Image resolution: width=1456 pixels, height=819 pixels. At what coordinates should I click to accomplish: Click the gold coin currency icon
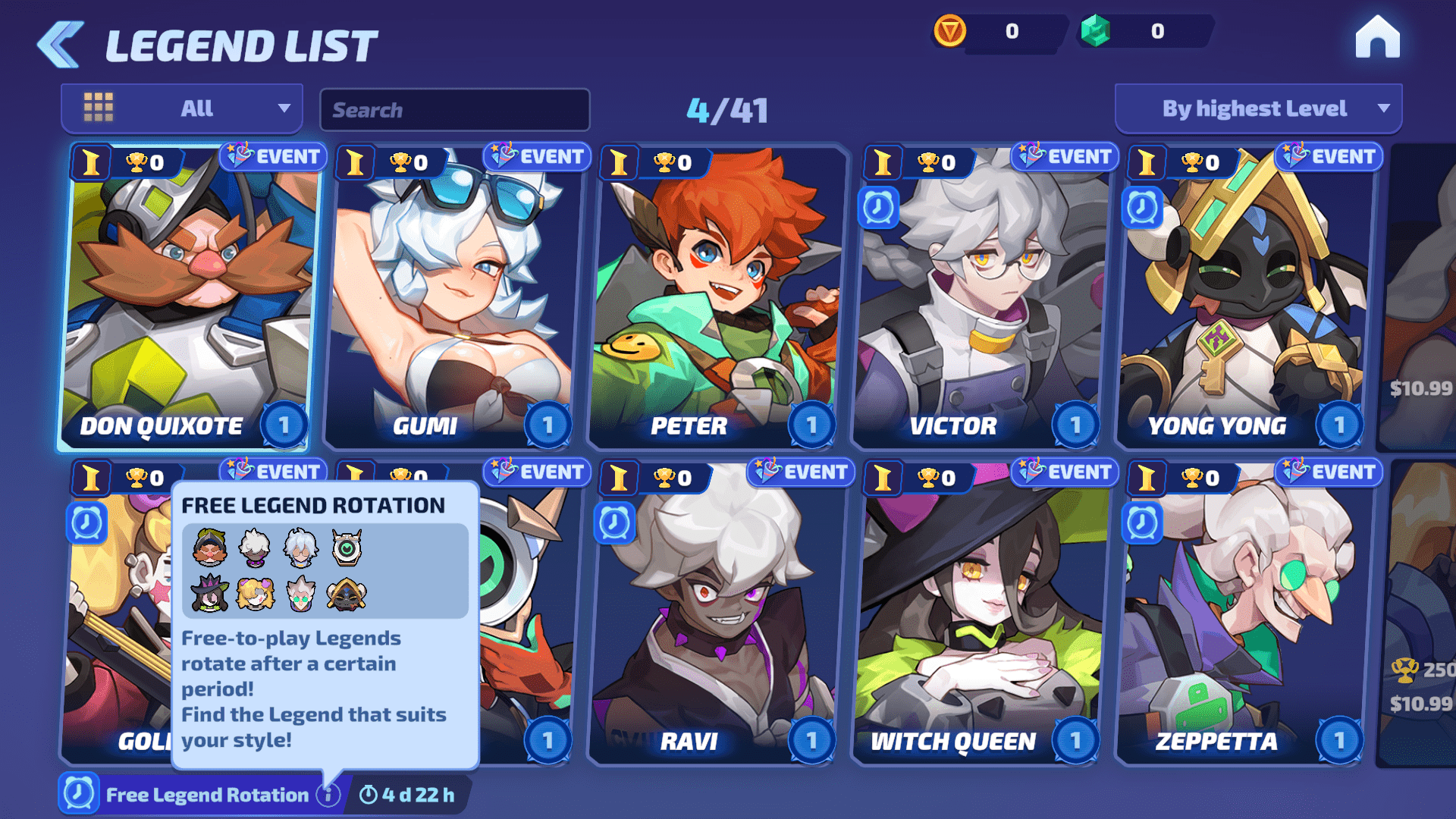click(x=949, y=31)
